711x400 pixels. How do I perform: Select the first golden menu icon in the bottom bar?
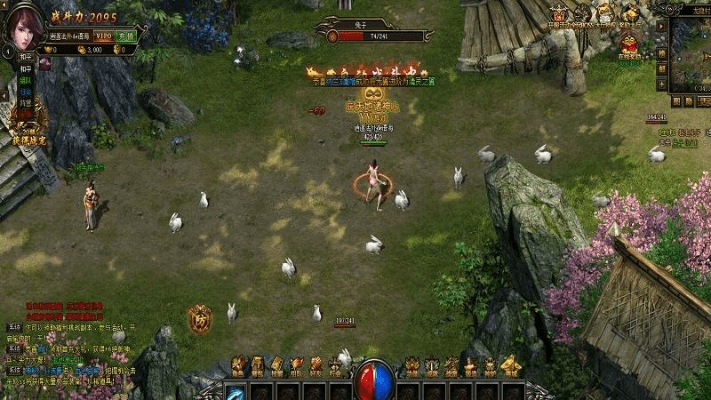coord(239,366)
